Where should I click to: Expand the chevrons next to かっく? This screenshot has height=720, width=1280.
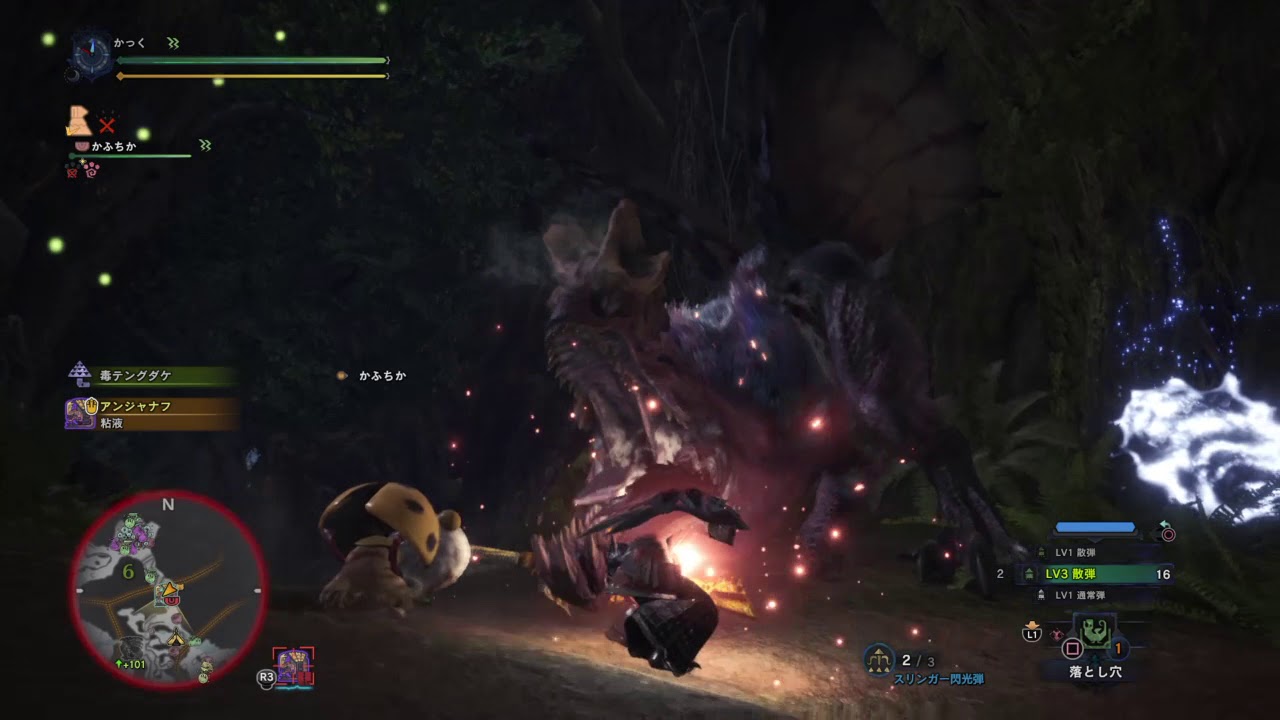175,43
